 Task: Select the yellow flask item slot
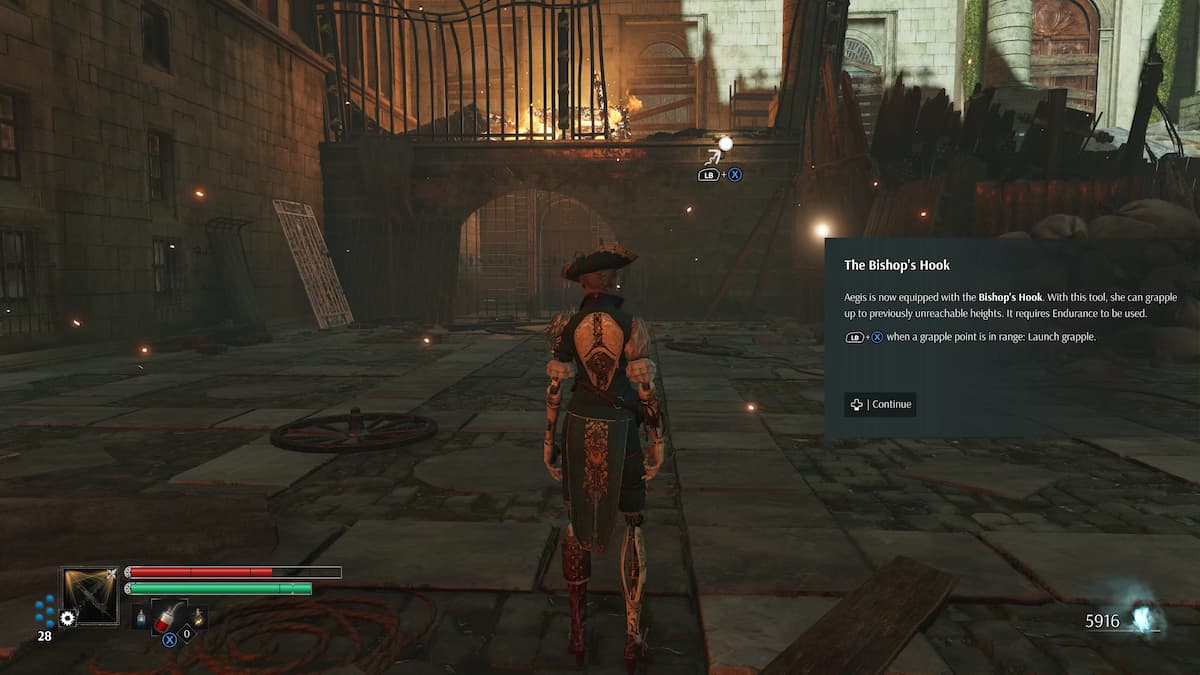[x=198, y=619]
